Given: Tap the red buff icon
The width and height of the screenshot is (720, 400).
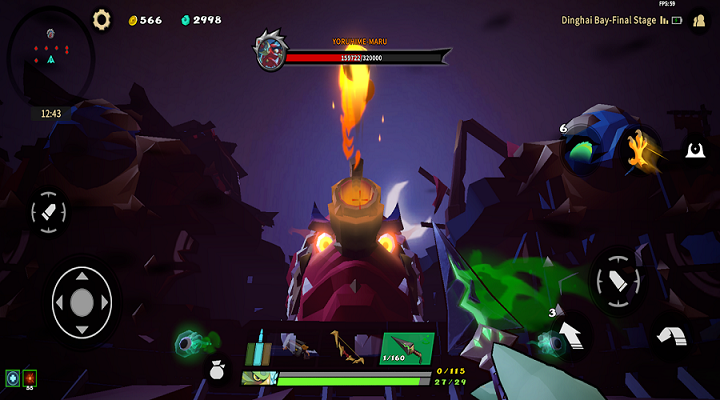Looking at the screenshot, I should [29, 378].
